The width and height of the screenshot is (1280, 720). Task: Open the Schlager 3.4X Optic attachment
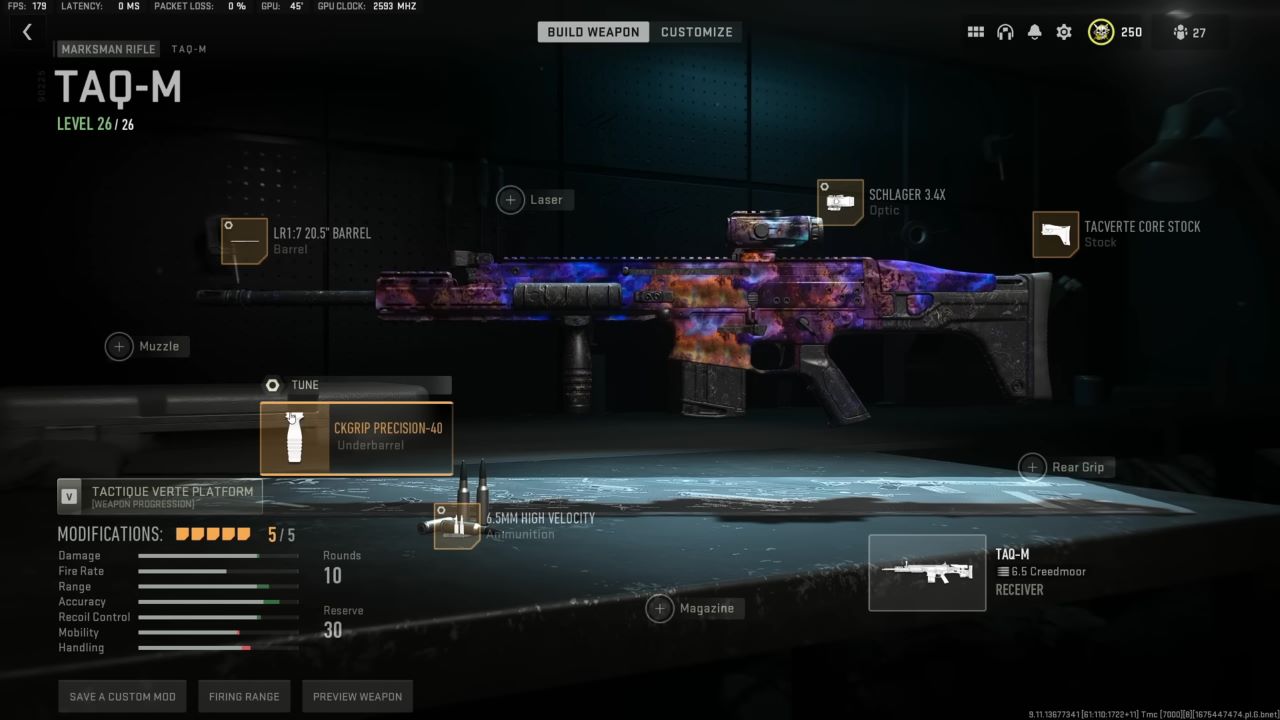(x=840, y=201)
